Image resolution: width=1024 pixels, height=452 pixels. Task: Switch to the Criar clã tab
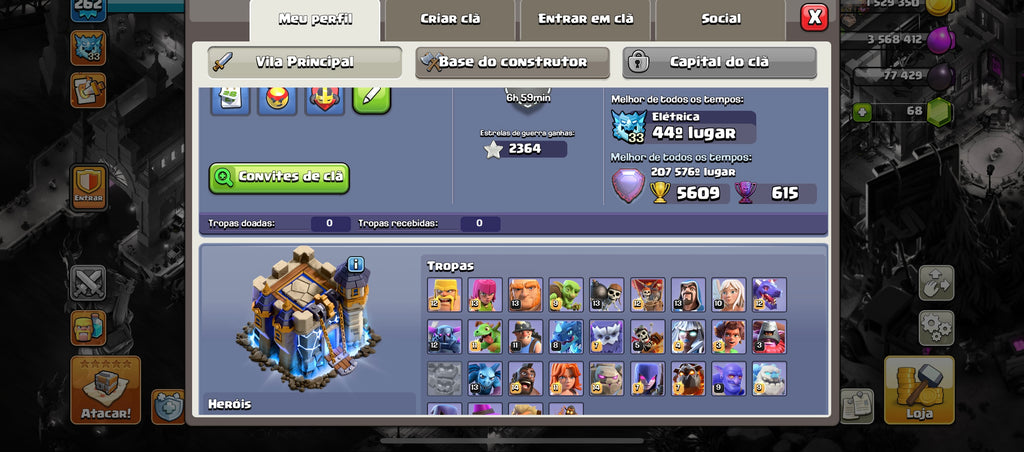[450, 19]
